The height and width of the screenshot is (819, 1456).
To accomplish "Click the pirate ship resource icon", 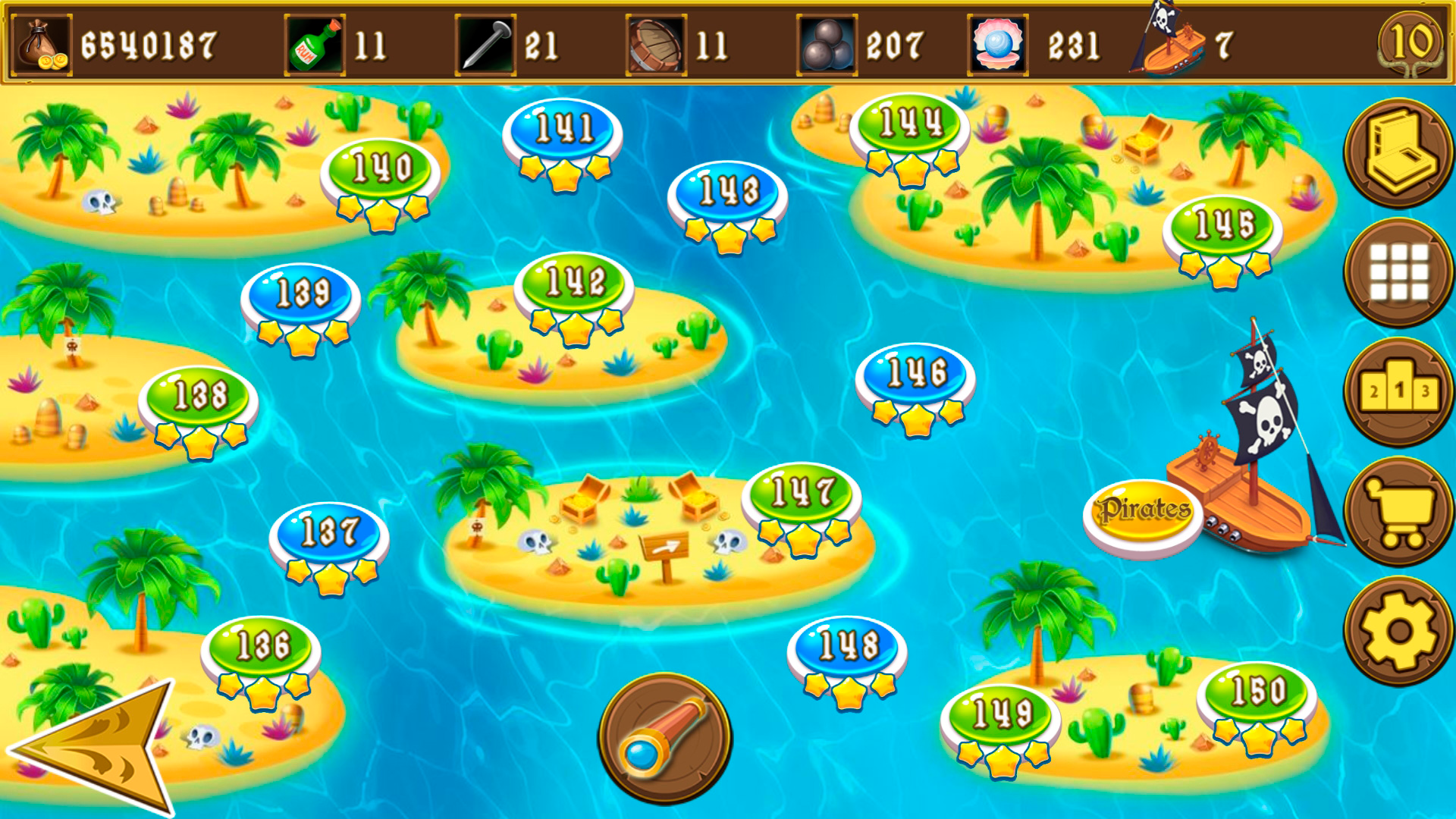I will point(1168,42).
